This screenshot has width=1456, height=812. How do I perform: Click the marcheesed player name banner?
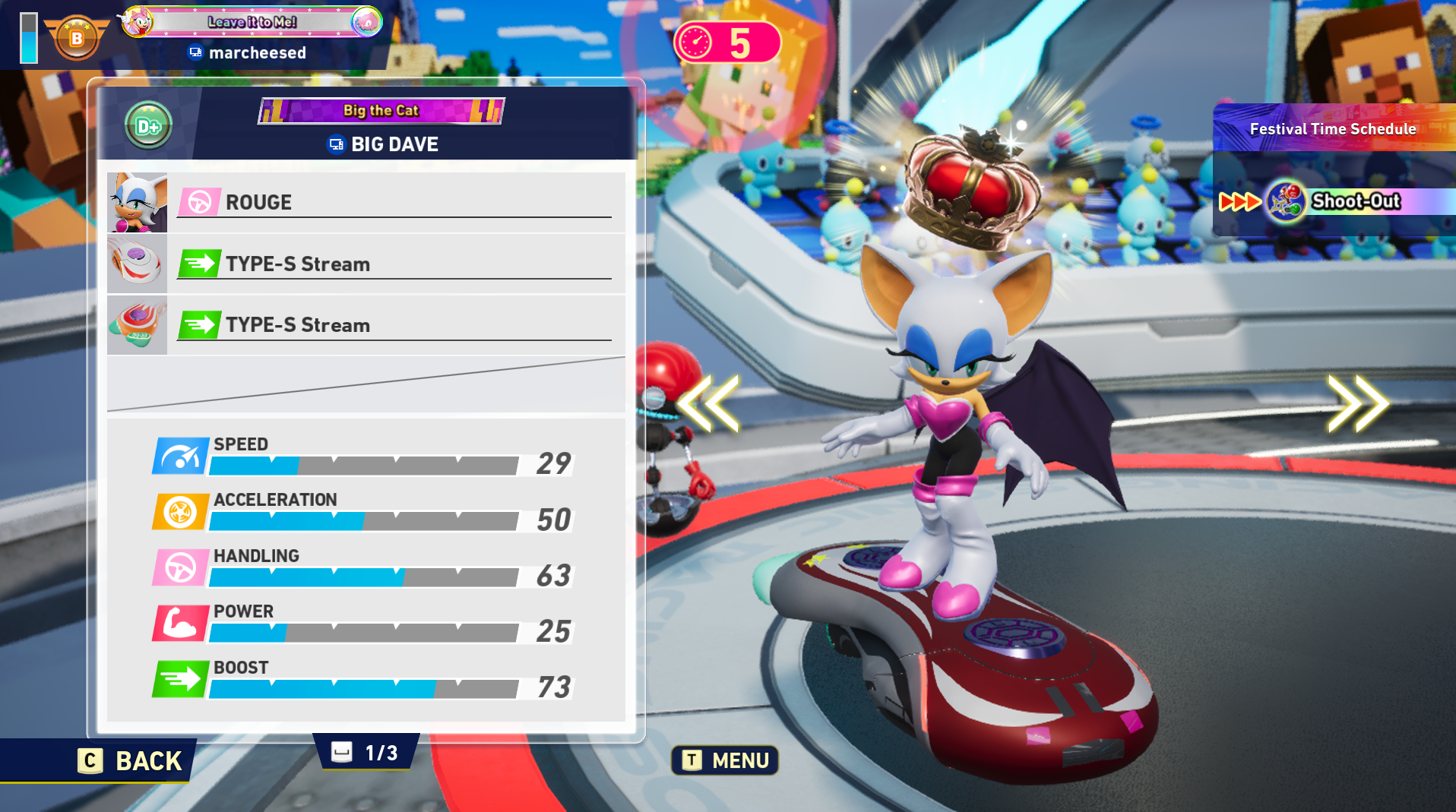pyautogui.click(x=248, y=52)
